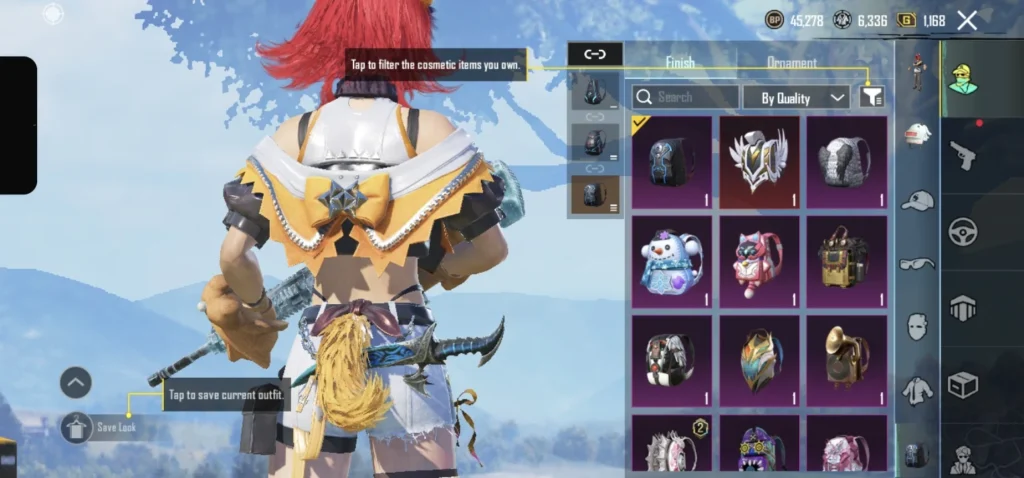The height and width of the screenshot is (478, 1024).
Task: Click the Search field for cosmetics
Action: point(685,97)
